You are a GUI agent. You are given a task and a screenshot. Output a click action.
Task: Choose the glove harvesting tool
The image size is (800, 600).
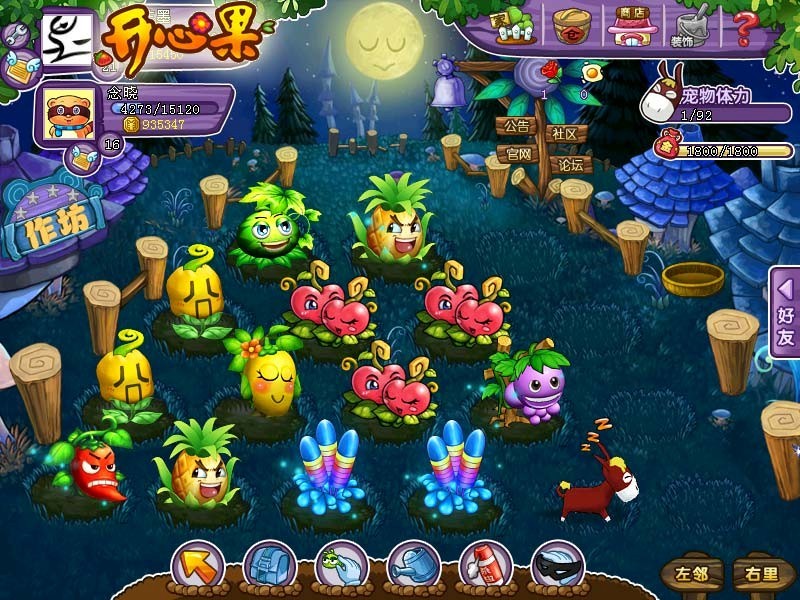coord(341,566)
